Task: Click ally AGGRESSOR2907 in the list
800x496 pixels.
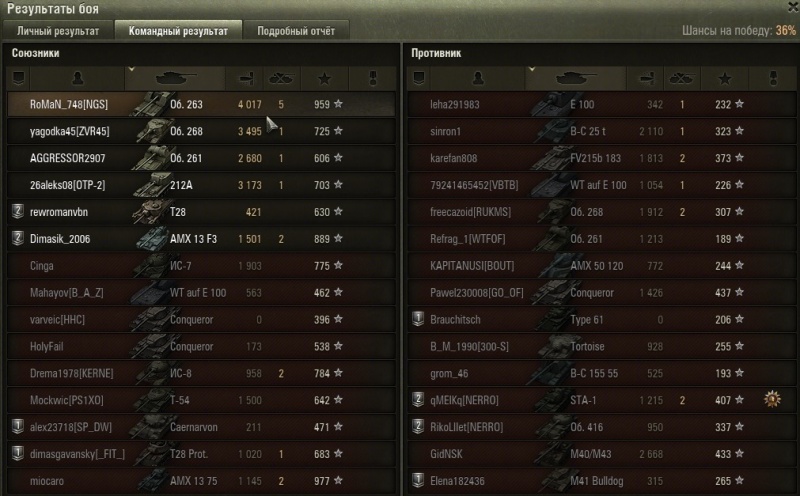Action: point(200,158)
